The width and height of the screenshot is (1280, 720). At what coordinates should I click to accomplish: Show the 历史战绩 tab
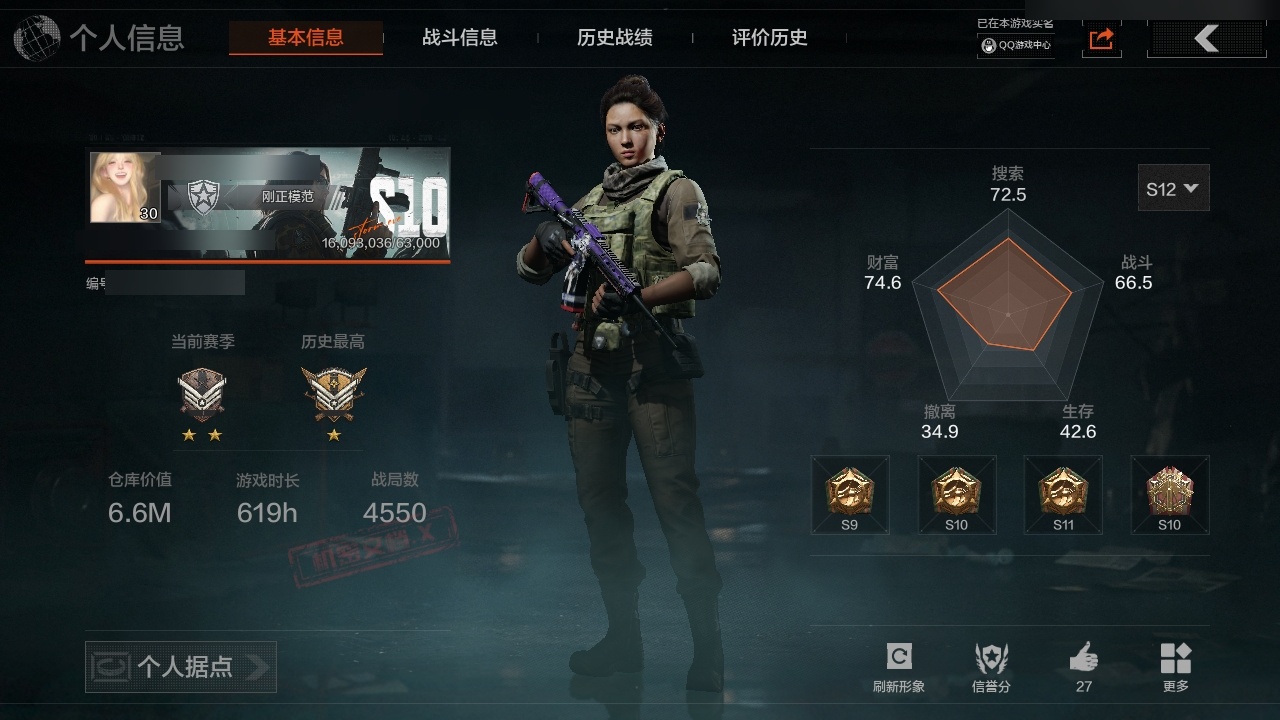tap(615, 38)
